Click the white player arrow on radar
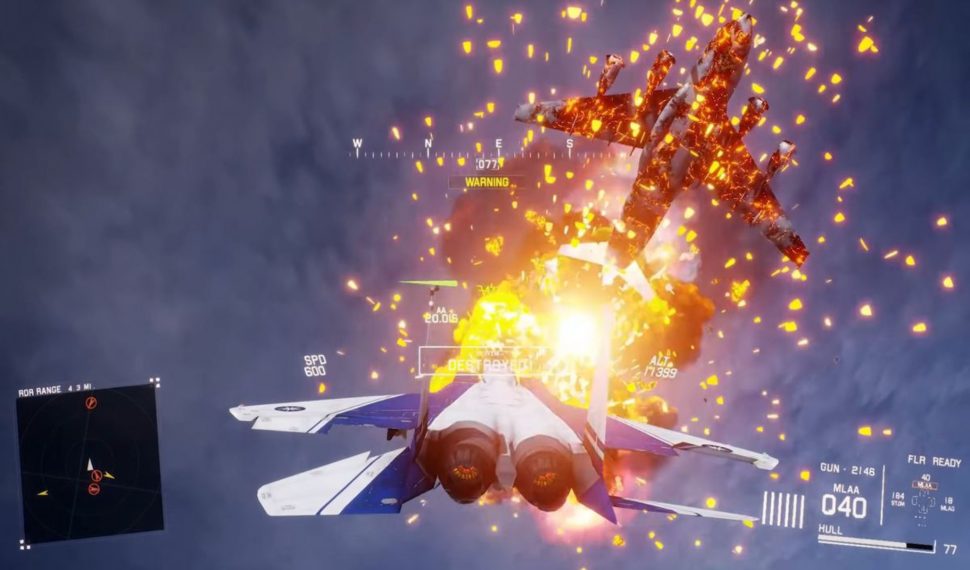The width and height of the screenshot is (970, 570). pos(91,464)
